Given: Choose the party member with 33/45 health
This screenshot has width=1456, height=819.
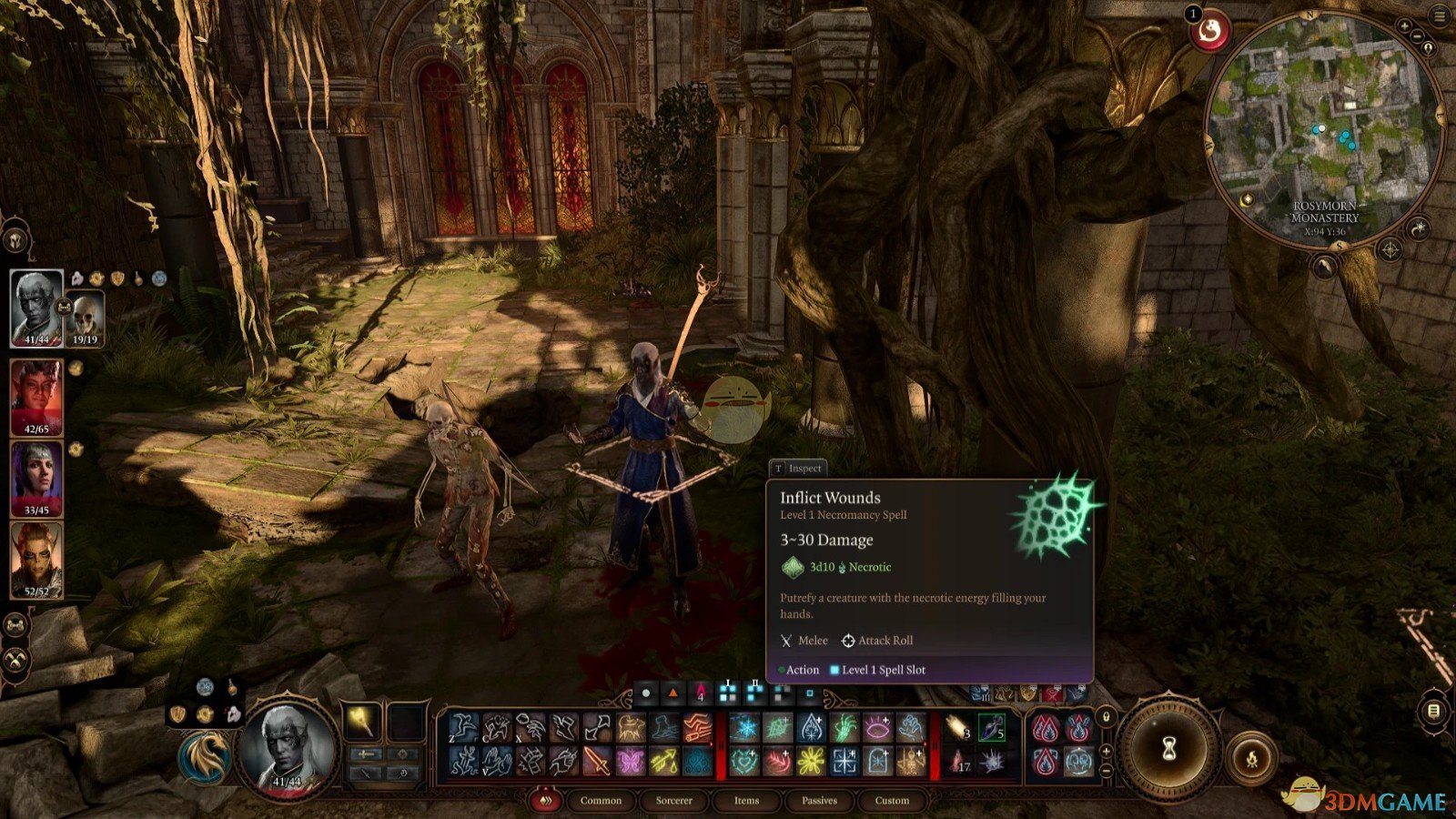Looking at the screenshot, I should tap(36, 478).
